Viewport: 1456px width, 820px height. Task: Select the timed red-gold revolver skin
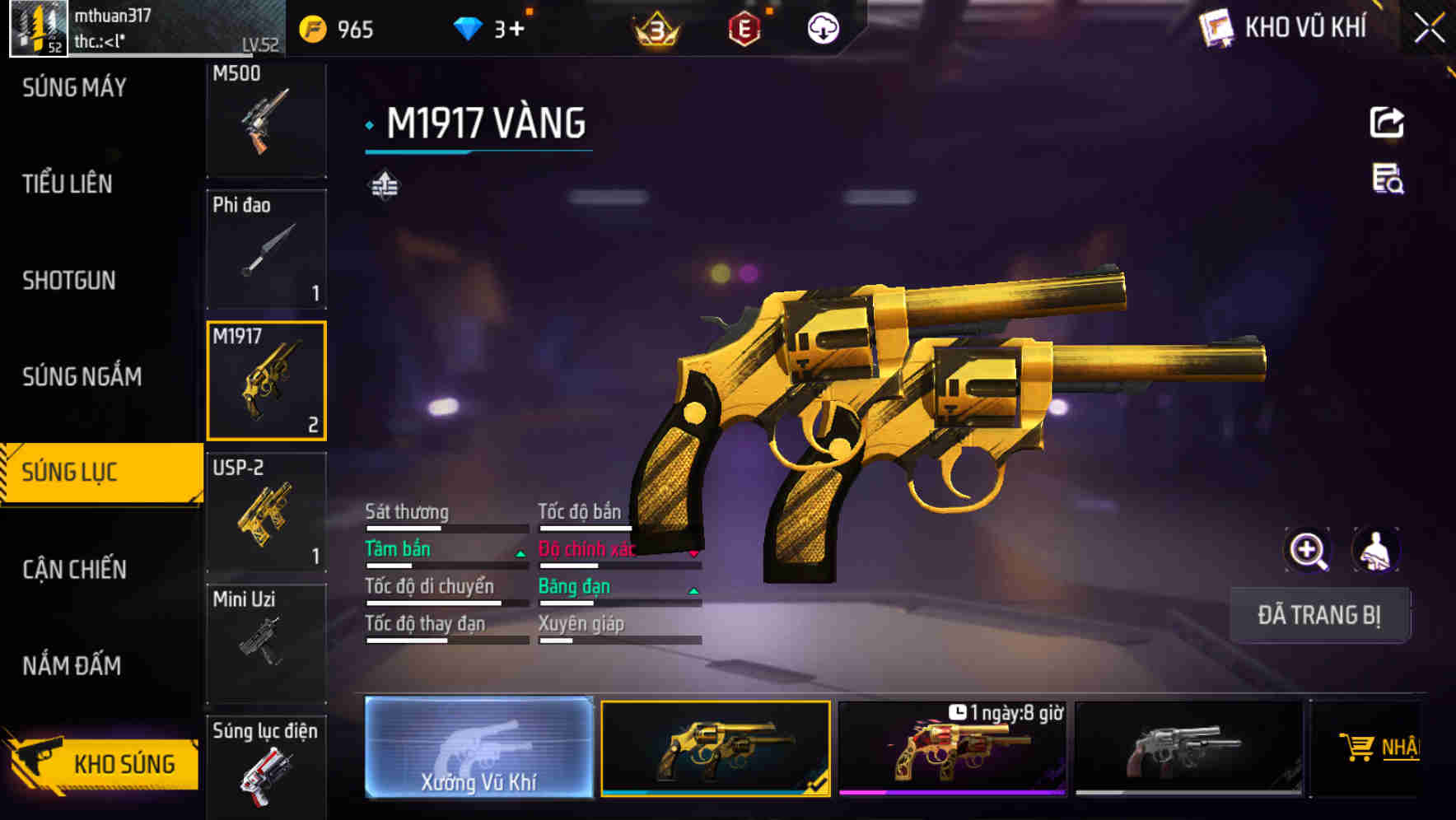coord(952,748)
